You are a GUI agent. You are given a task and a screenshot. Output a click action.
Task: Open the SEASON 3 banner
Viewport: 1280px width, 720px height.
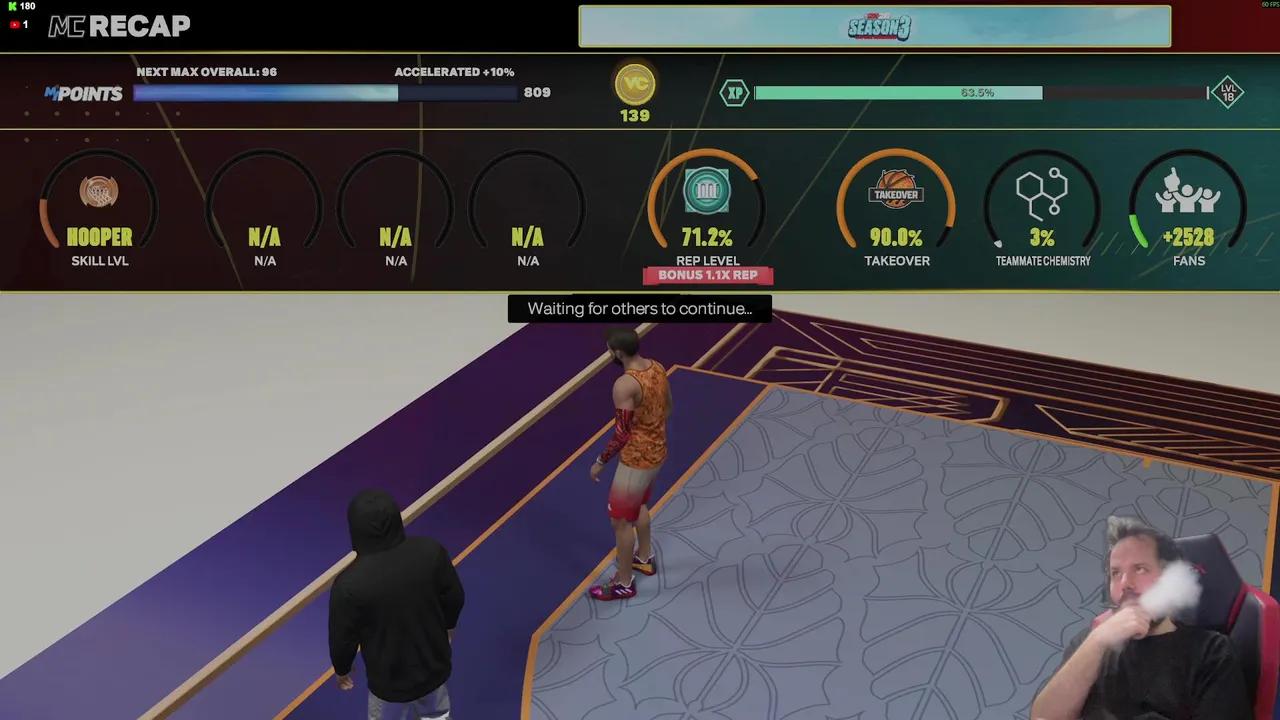pyautogui.click(x=875, y=26)
